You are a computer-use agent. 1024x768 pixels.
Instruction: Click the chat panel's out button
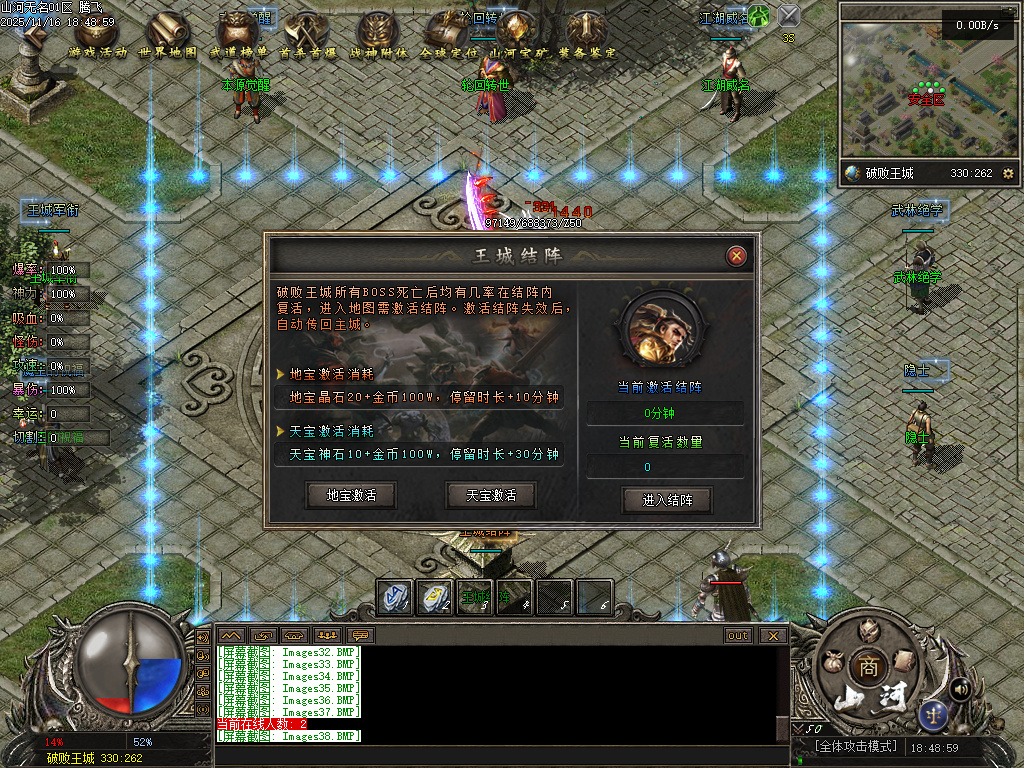click(737, 635)
